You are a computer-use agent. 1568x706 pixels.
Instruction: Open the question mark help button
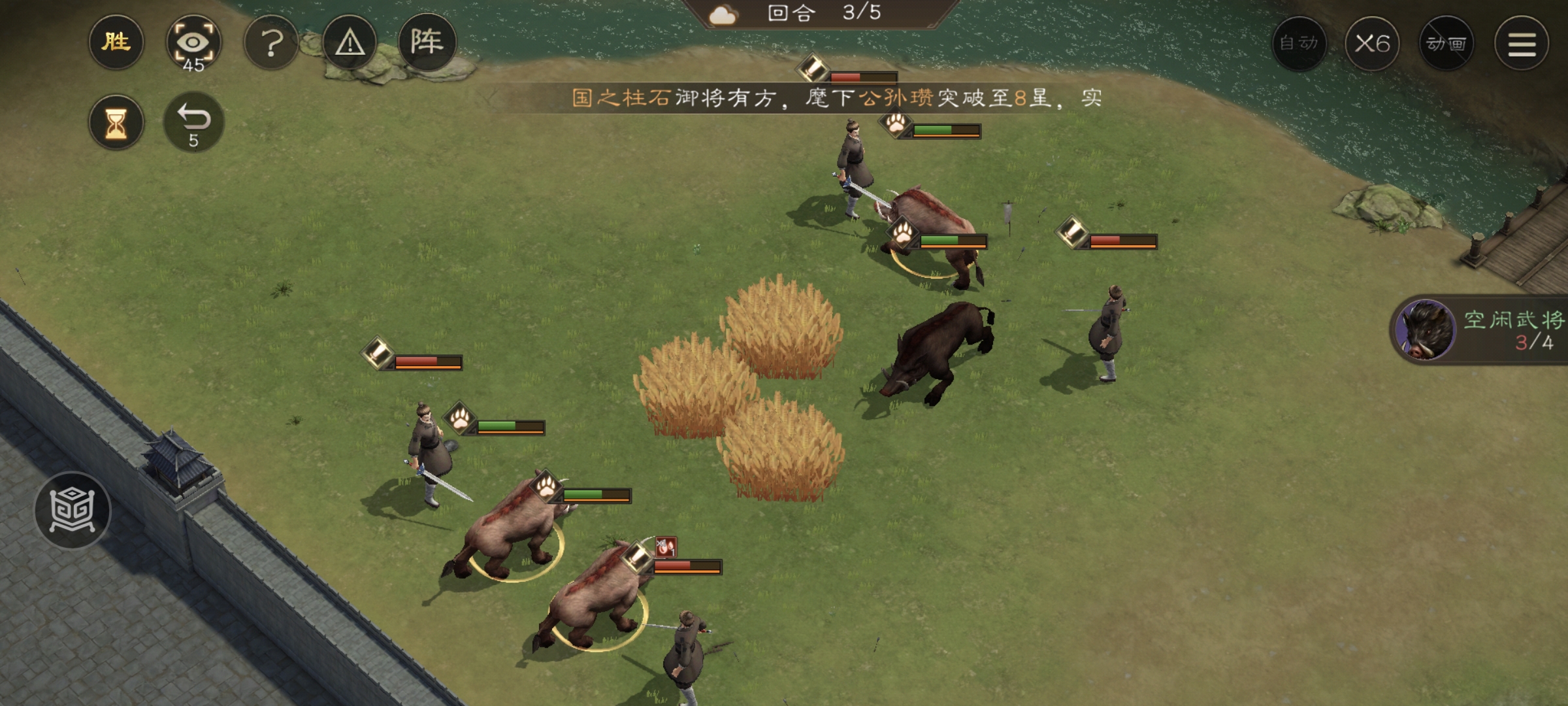click(x=271, y=44)
